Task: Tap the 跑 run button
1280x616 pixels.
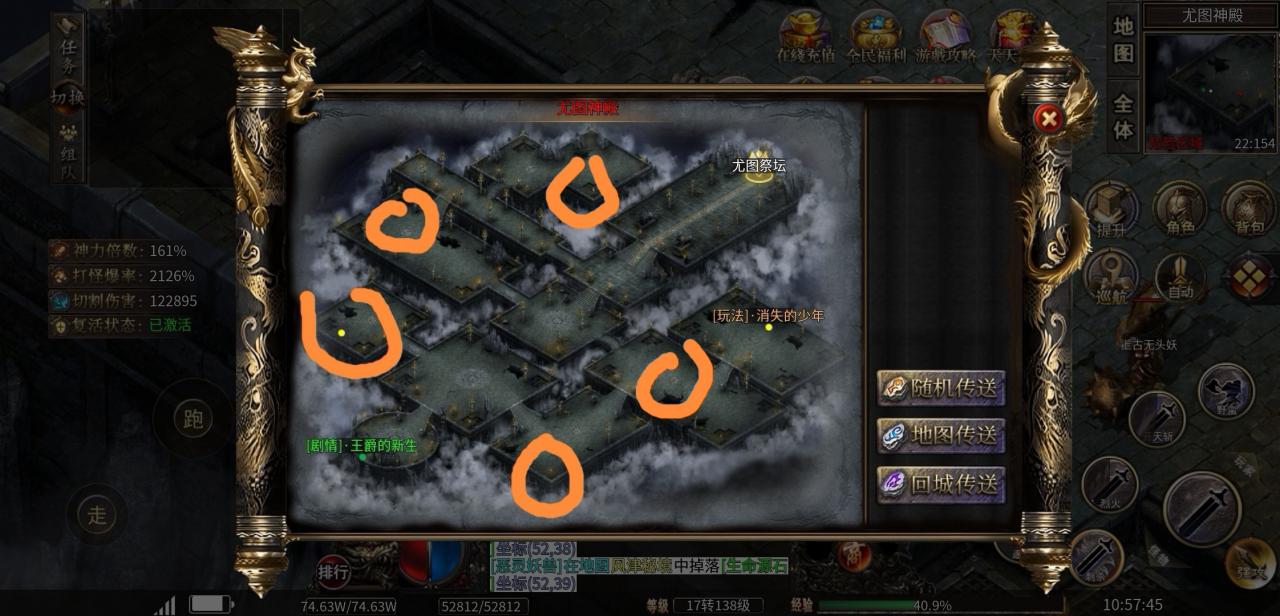Action: (193, 419)
